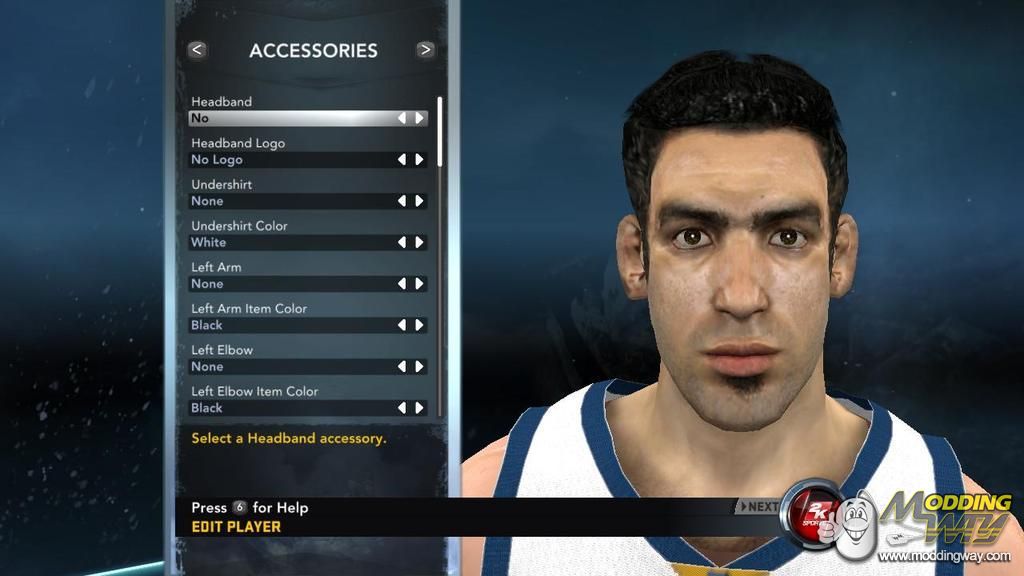This screenshot has height=576, width=1024.
Task: Cycle Headband value with left arrow
Action: [402, 118]
